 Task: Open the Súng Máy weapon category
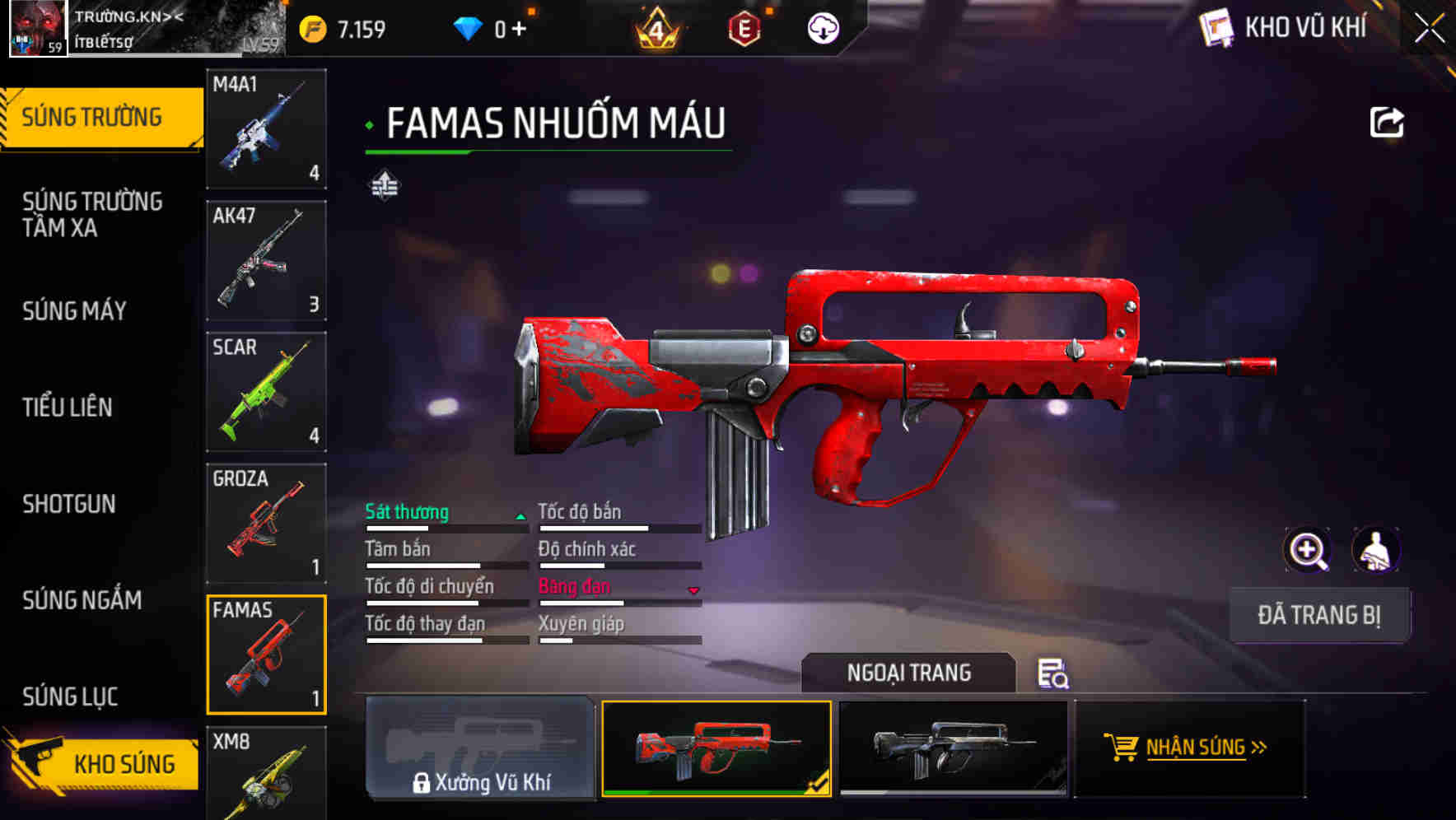[75, 310]
